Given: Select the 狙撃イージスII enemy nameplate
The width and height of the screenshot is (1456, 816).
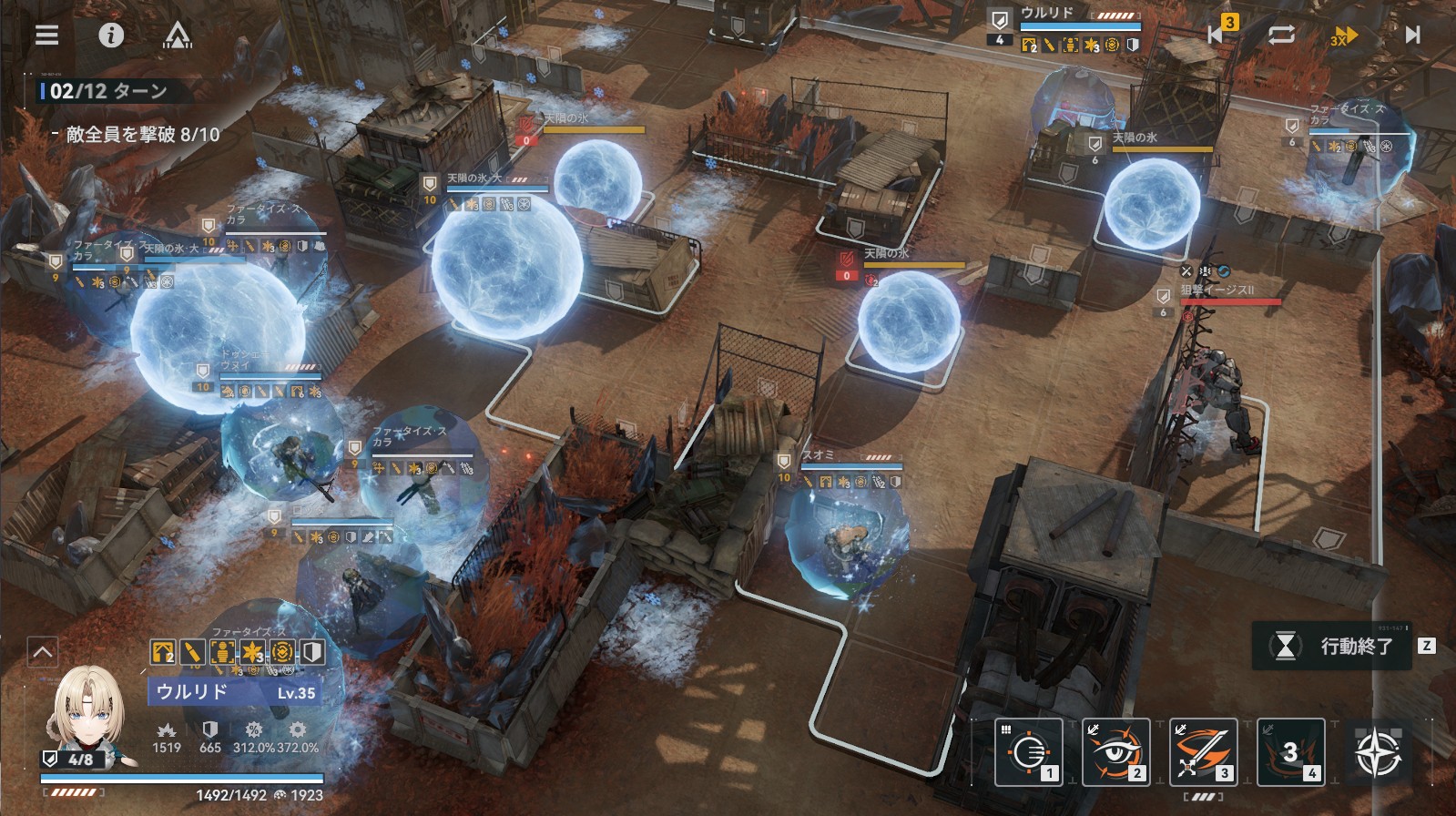Looking at the screenshot, I should pos(1217,291).
